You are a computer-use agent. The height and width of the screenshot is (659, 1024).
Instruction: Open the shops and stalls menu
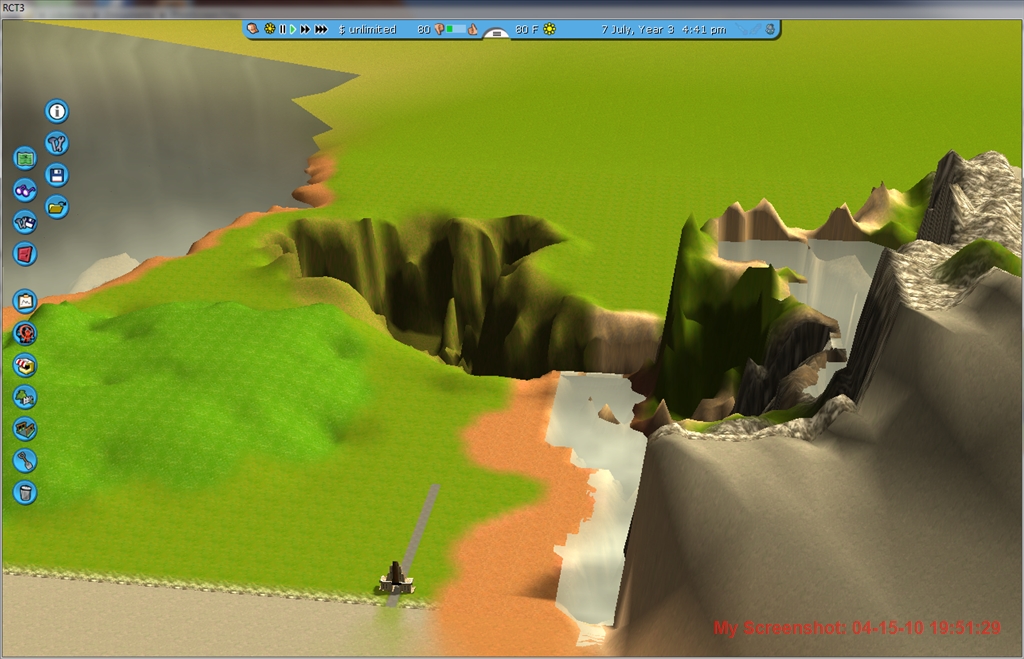25,365
